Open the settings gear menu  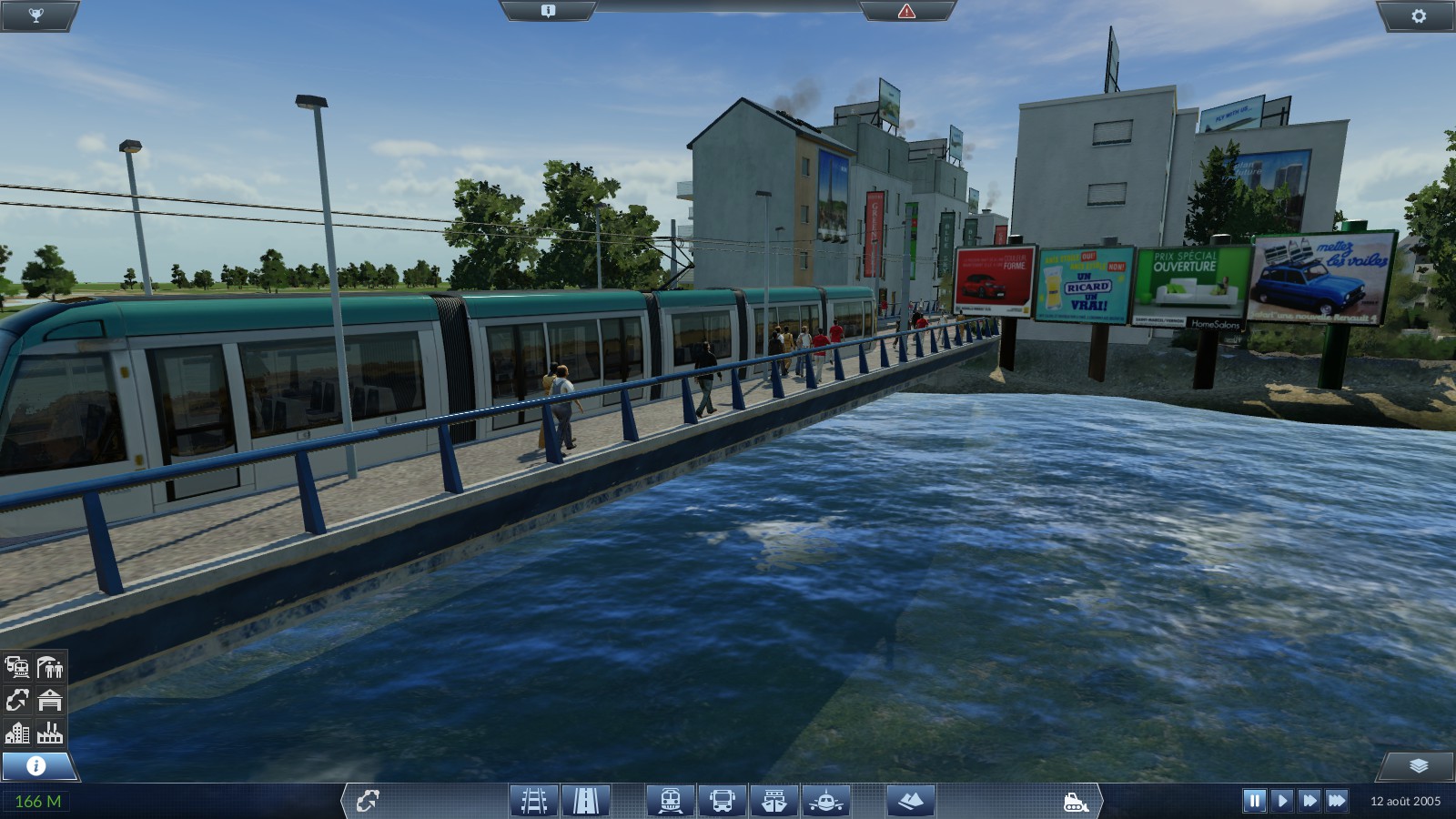pos(1418,15)
